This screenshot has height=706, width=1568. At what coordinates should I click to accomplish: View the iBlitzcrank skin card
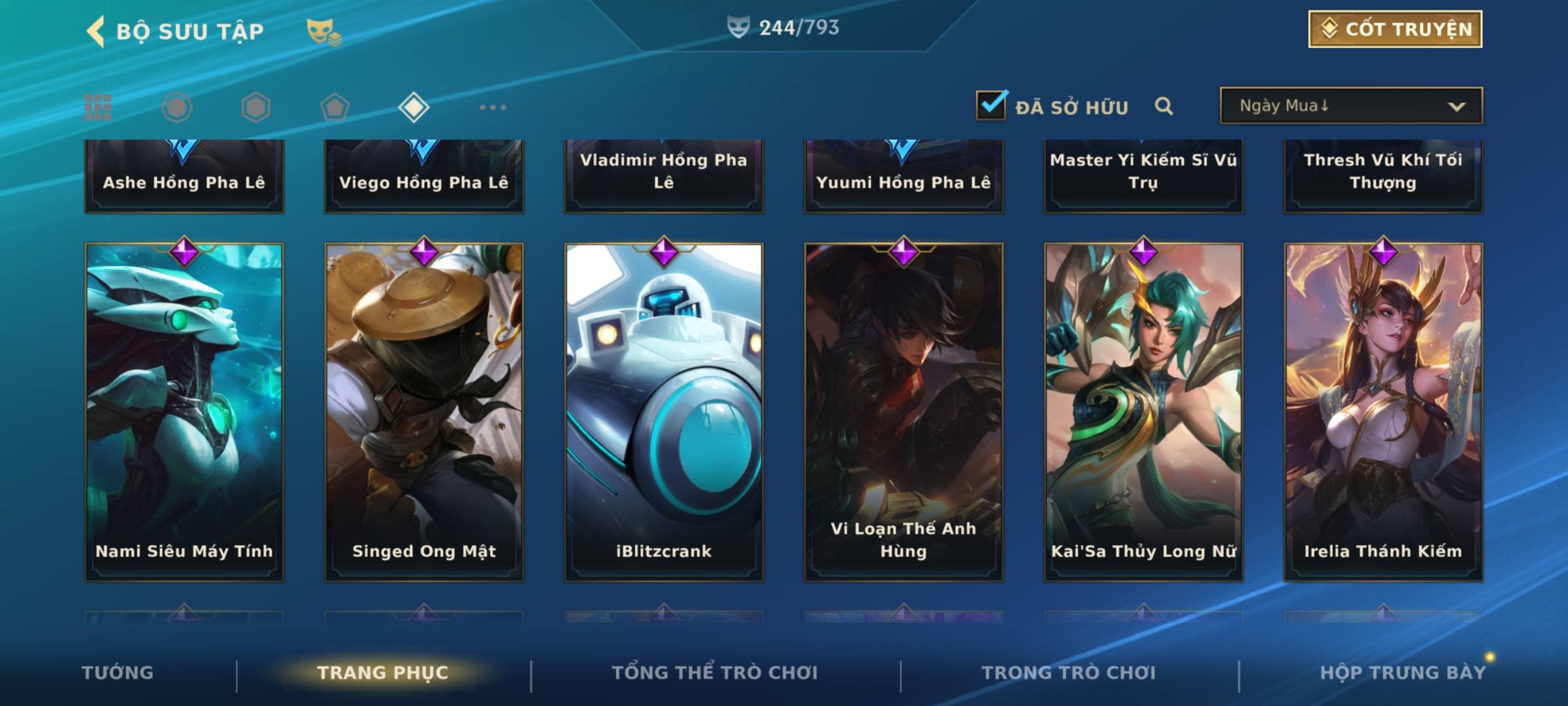click(664, 412)
